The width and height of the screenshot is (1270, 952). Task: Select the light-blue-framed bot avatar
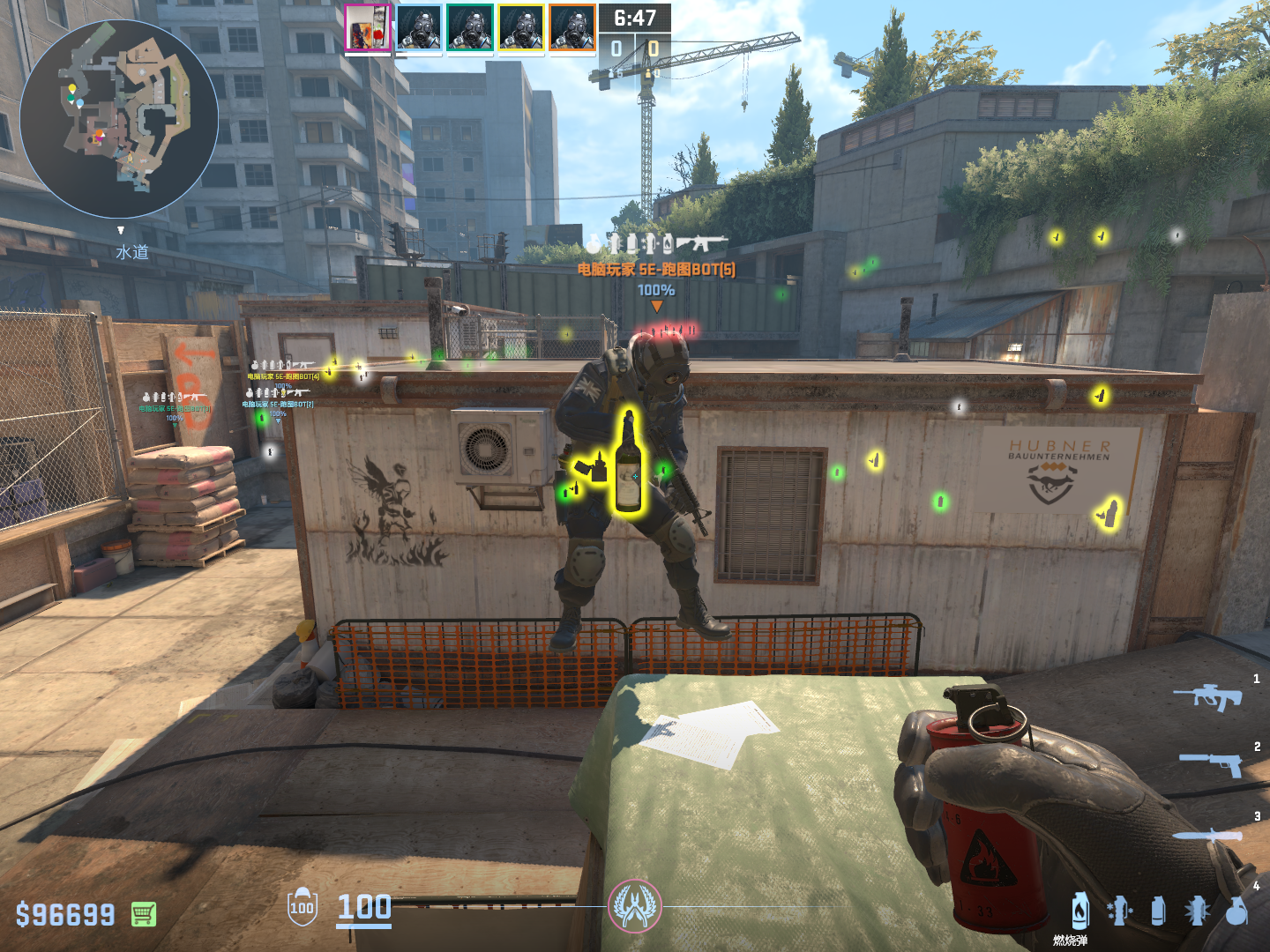[x=419, y=28]
